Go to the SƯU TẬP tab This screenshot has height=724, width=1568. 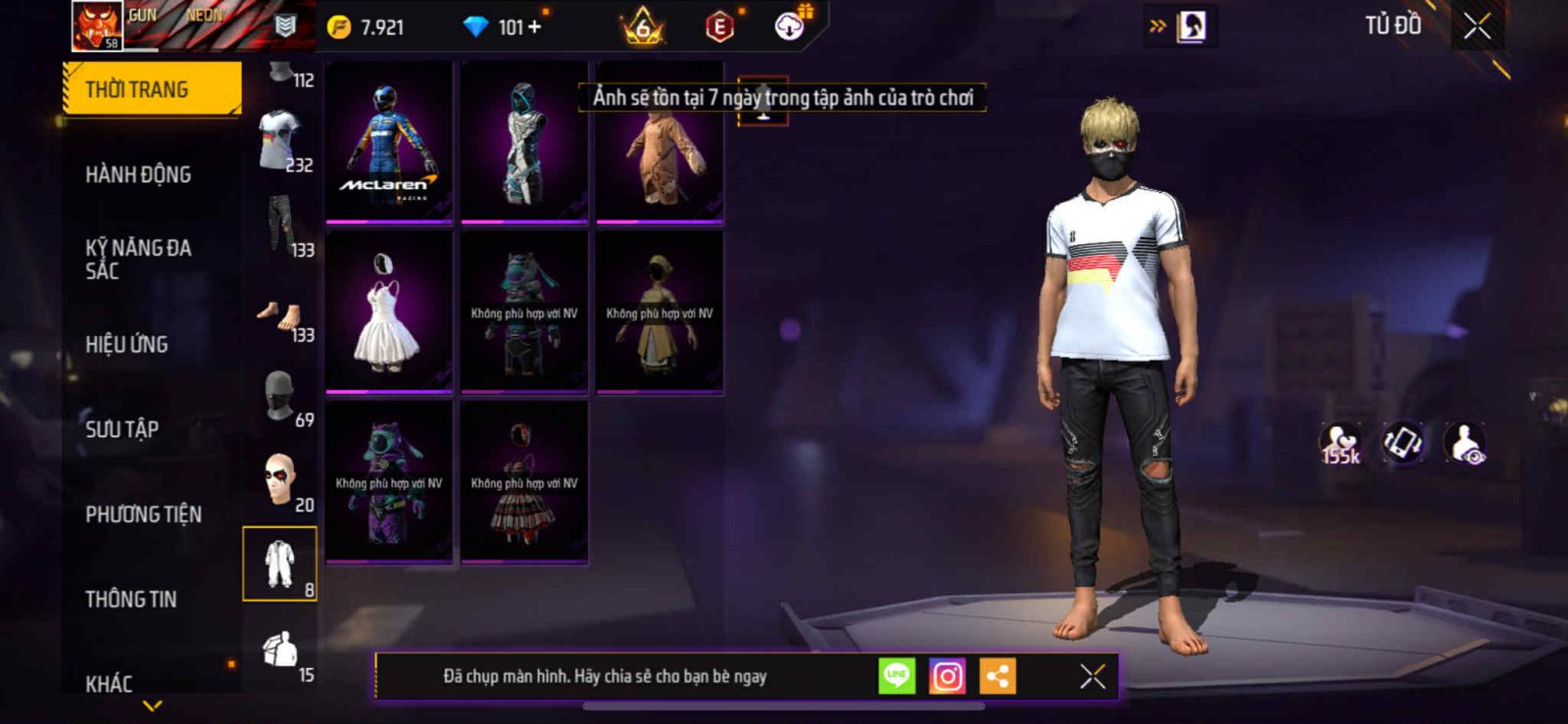tap(122, 428)
